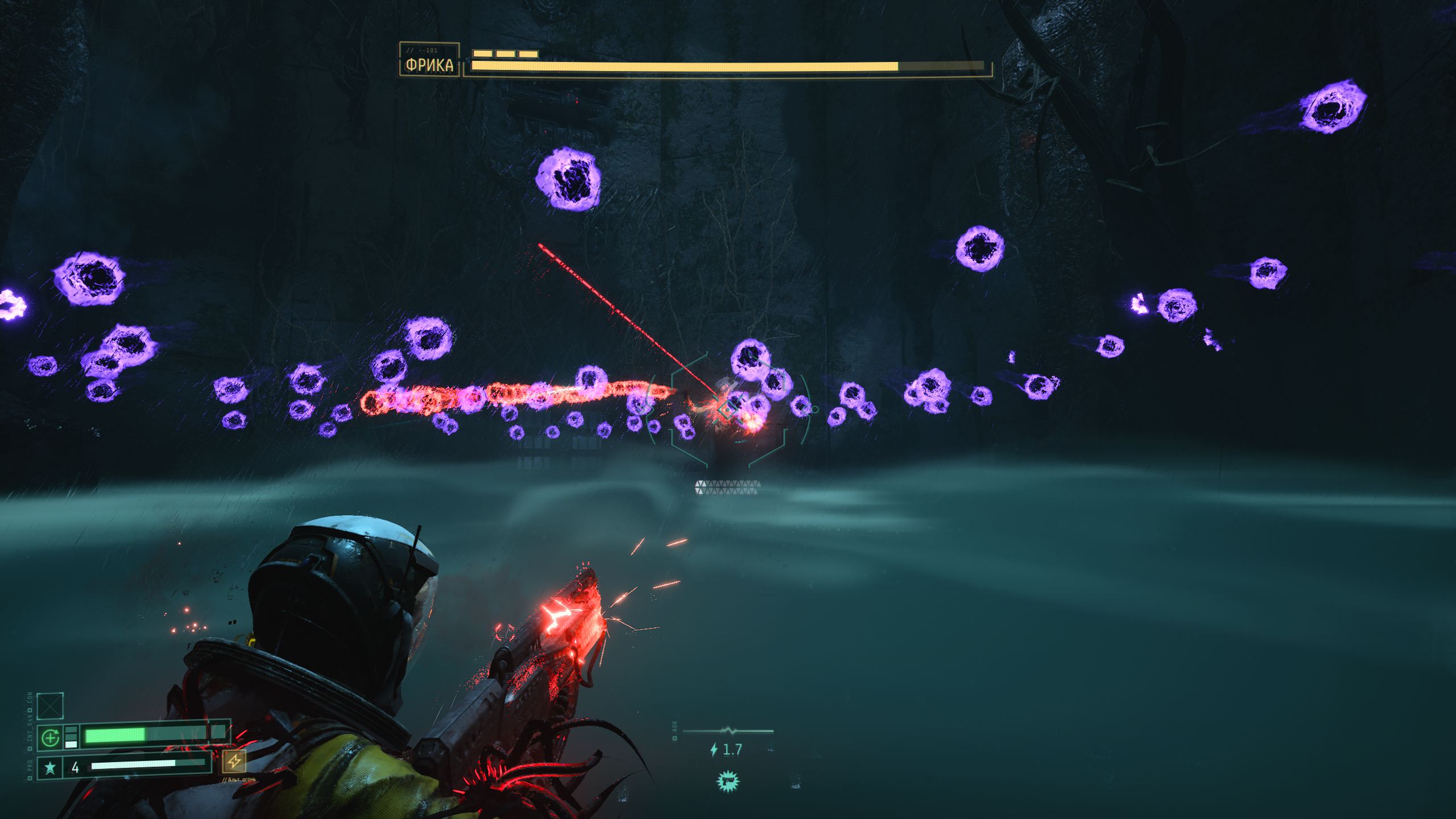The image size is (1456, 819).
Task: Click the weapon proficiency star icon
Action: (50, 768)
